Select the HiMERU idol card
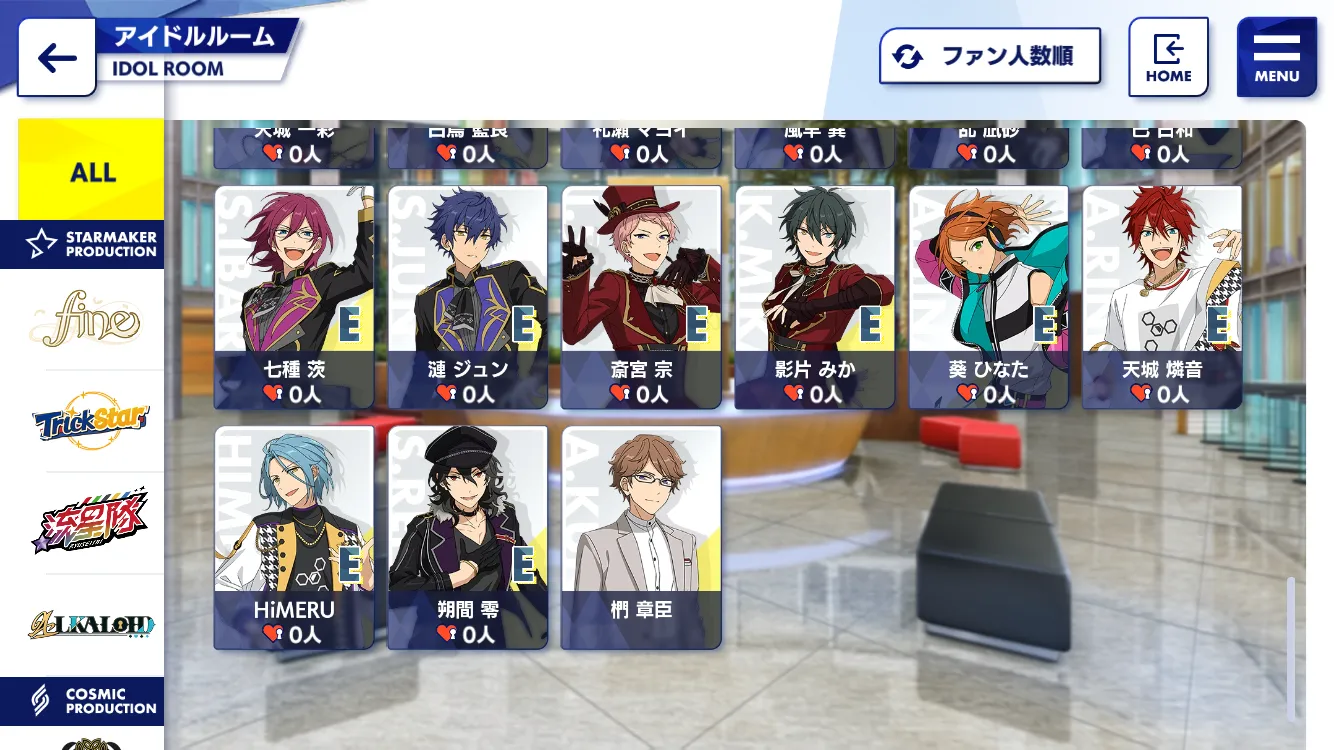 pyautogui.click(x=294, y=537)
